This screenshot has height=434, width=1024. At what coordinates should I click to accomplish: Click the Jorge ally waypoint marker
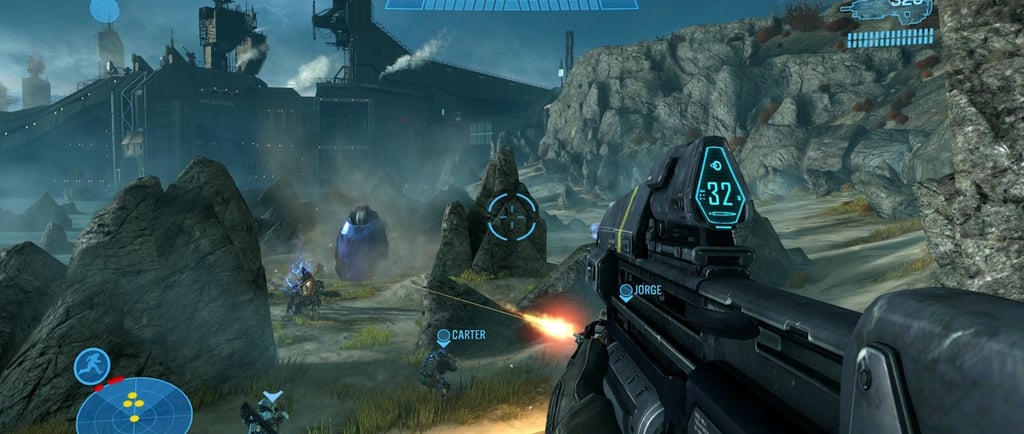coord(626,292)
